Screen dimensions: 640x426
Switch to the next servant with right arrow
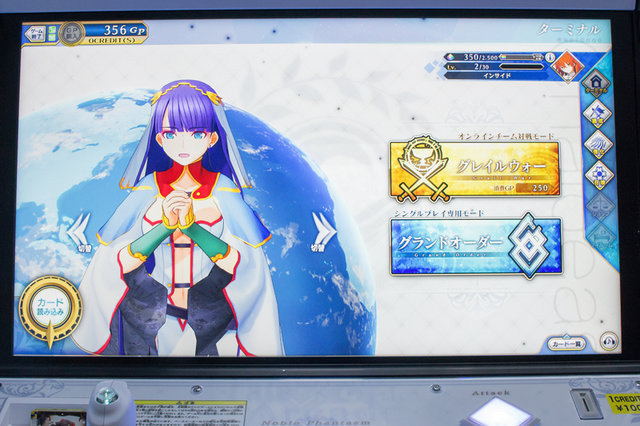[x=323, y=229]
